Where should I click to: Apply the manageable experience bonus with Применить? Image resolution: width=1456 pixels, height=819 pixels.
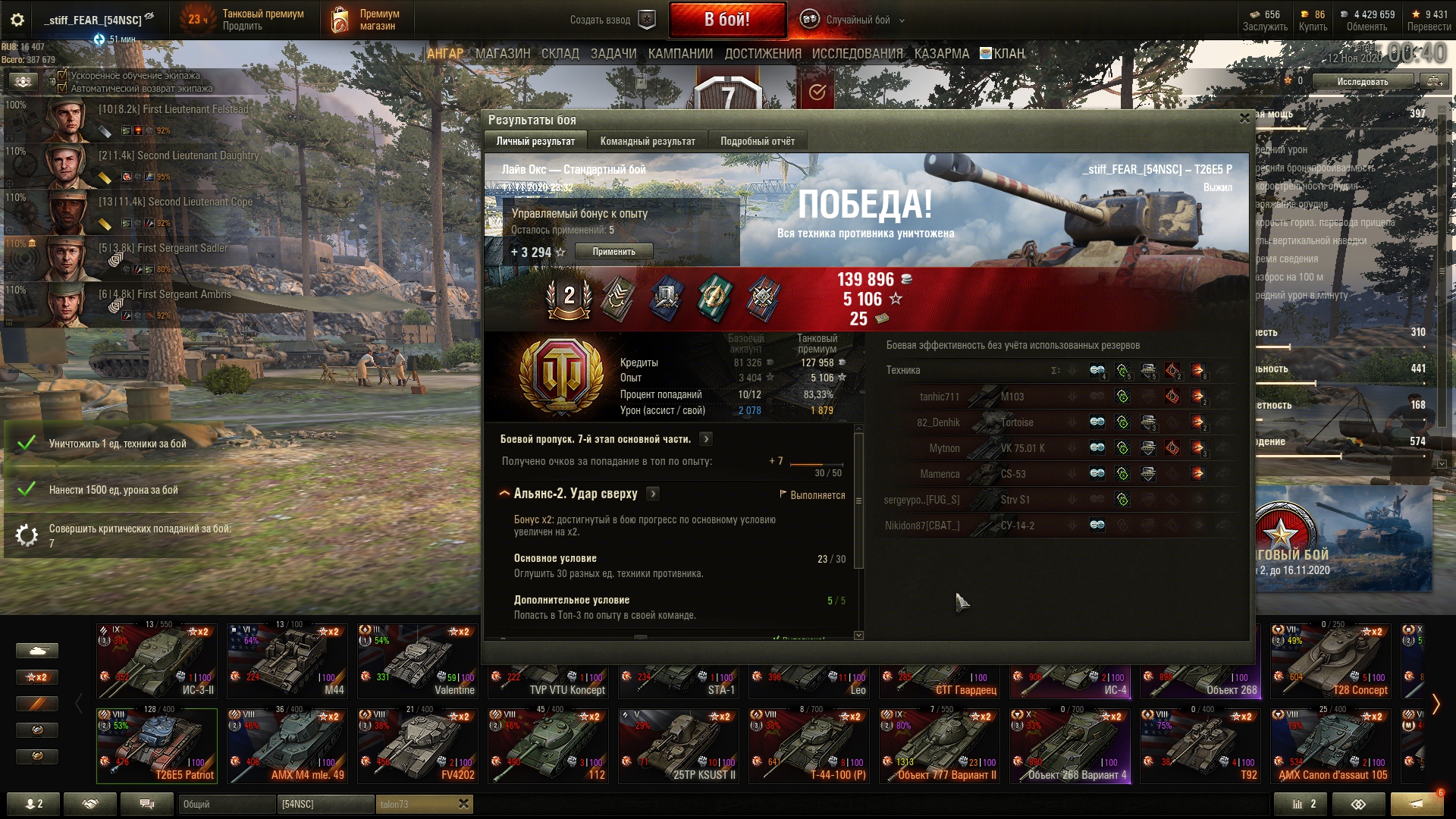[613, 252]
